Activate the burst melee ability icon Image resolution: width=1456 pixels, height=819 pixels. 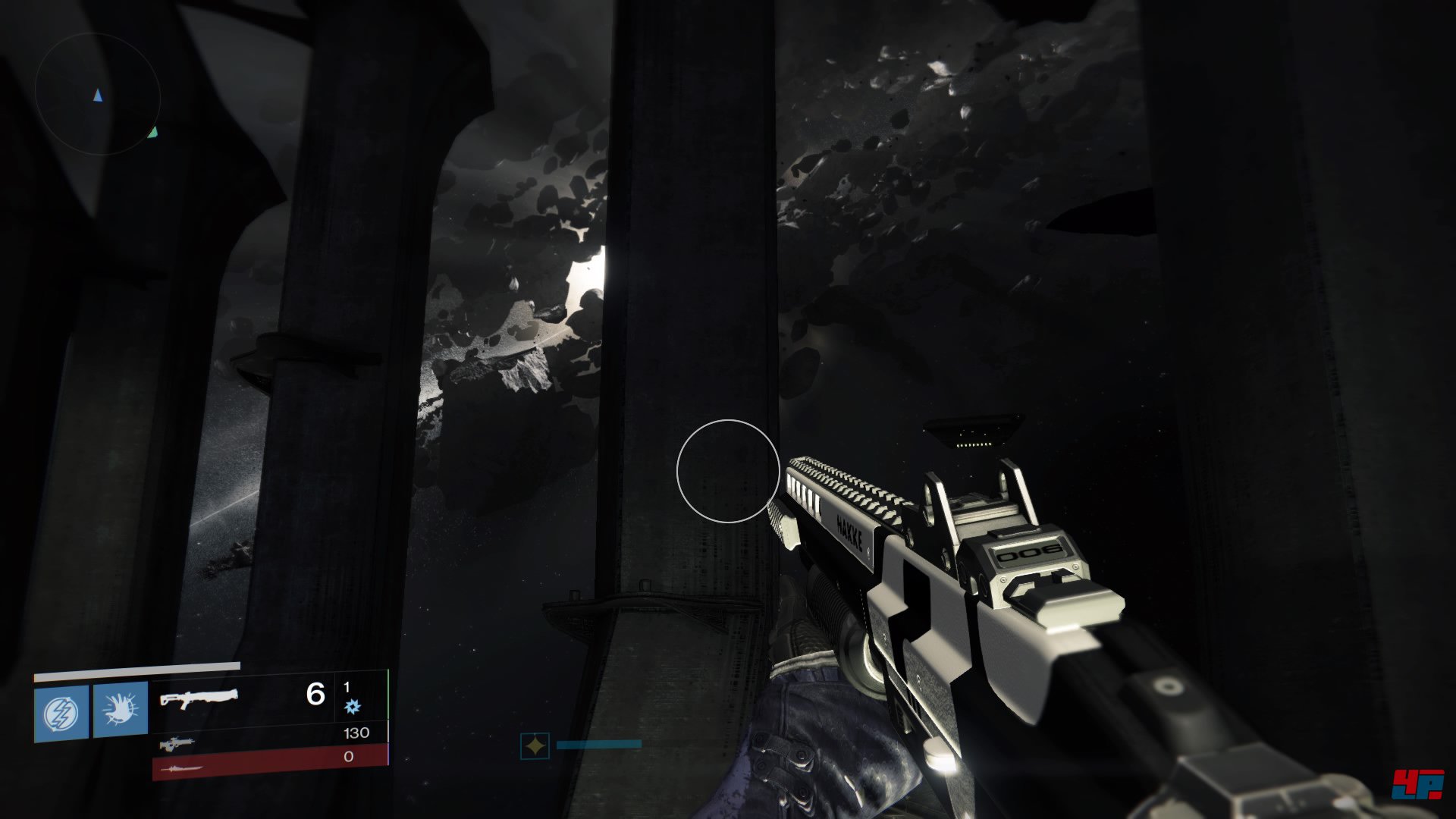(121, 710)
